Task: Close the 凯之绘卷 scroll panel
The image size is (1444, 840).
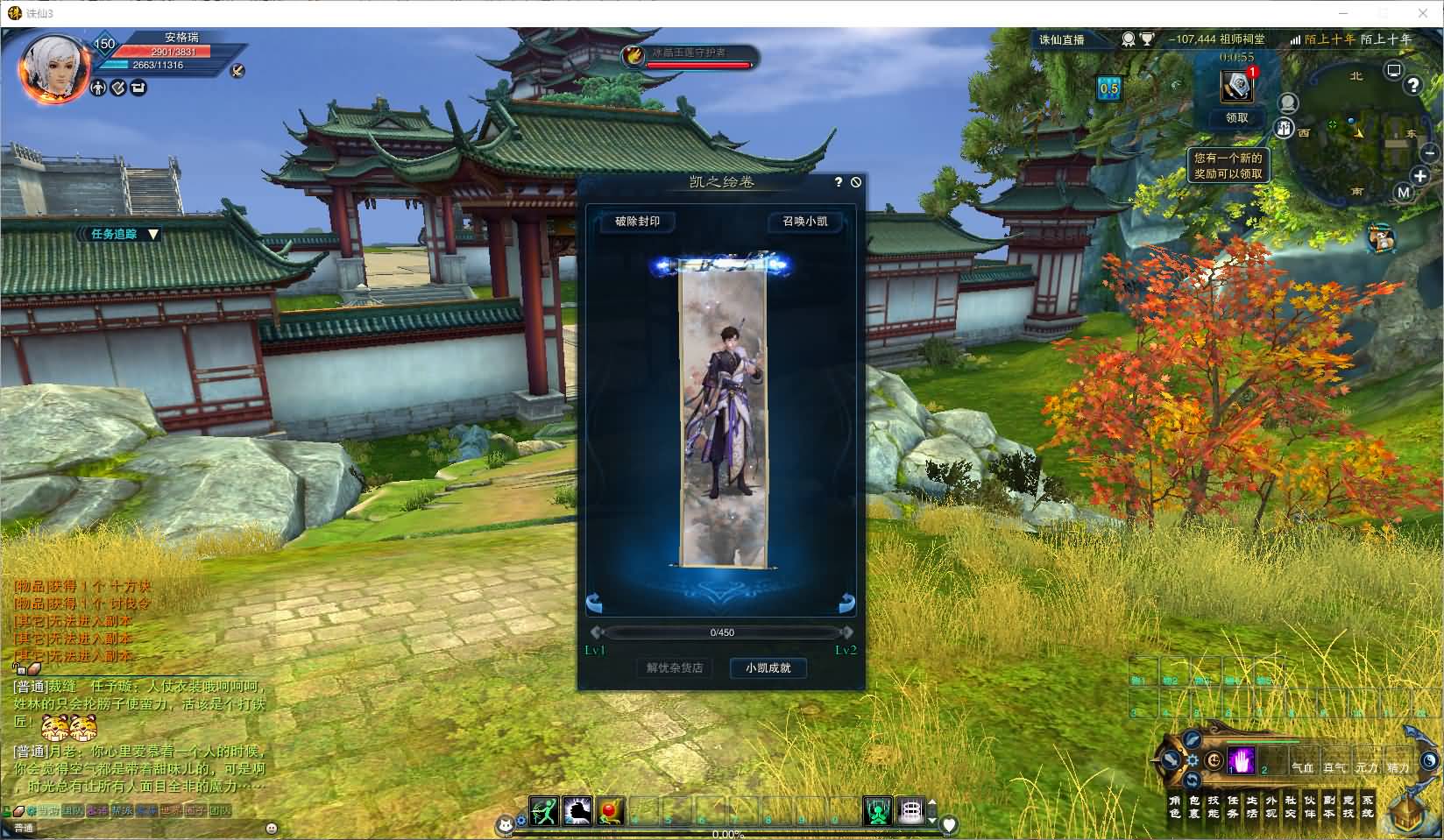Action: pos(856,182)
